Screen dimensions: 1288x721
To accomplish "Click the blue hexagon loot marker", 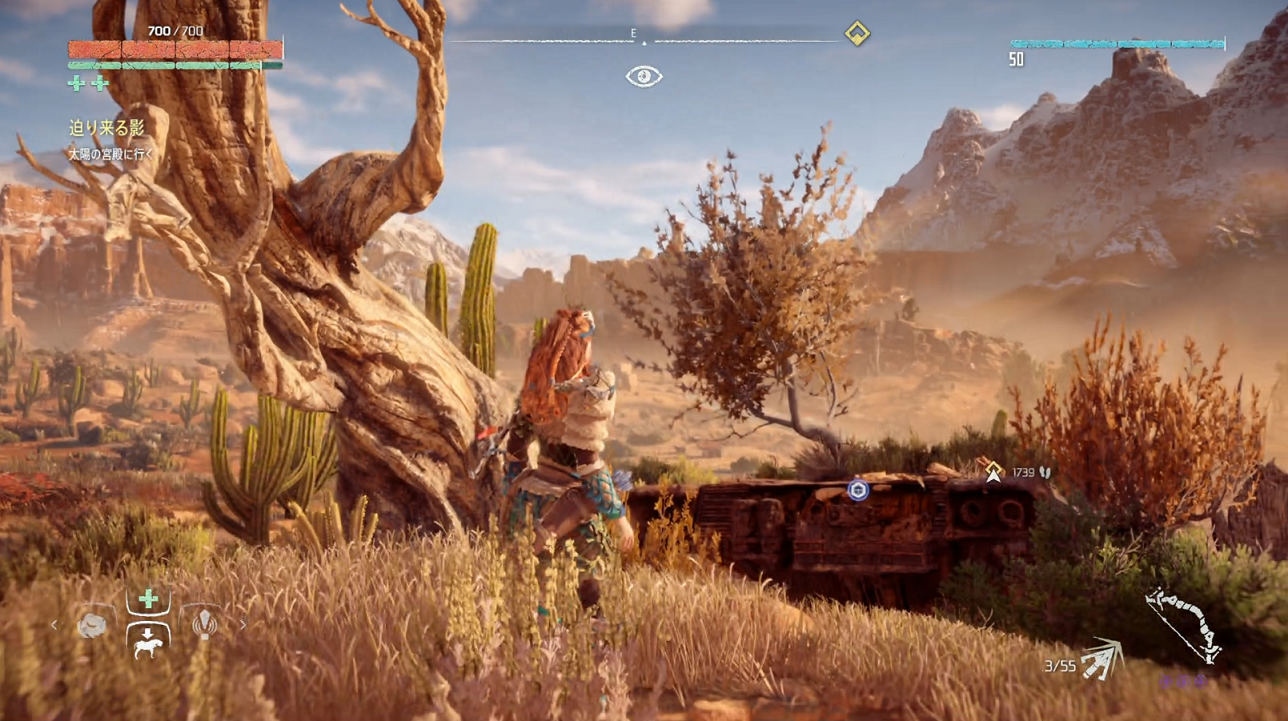I will pyautogui.click(x=857, y=490).
